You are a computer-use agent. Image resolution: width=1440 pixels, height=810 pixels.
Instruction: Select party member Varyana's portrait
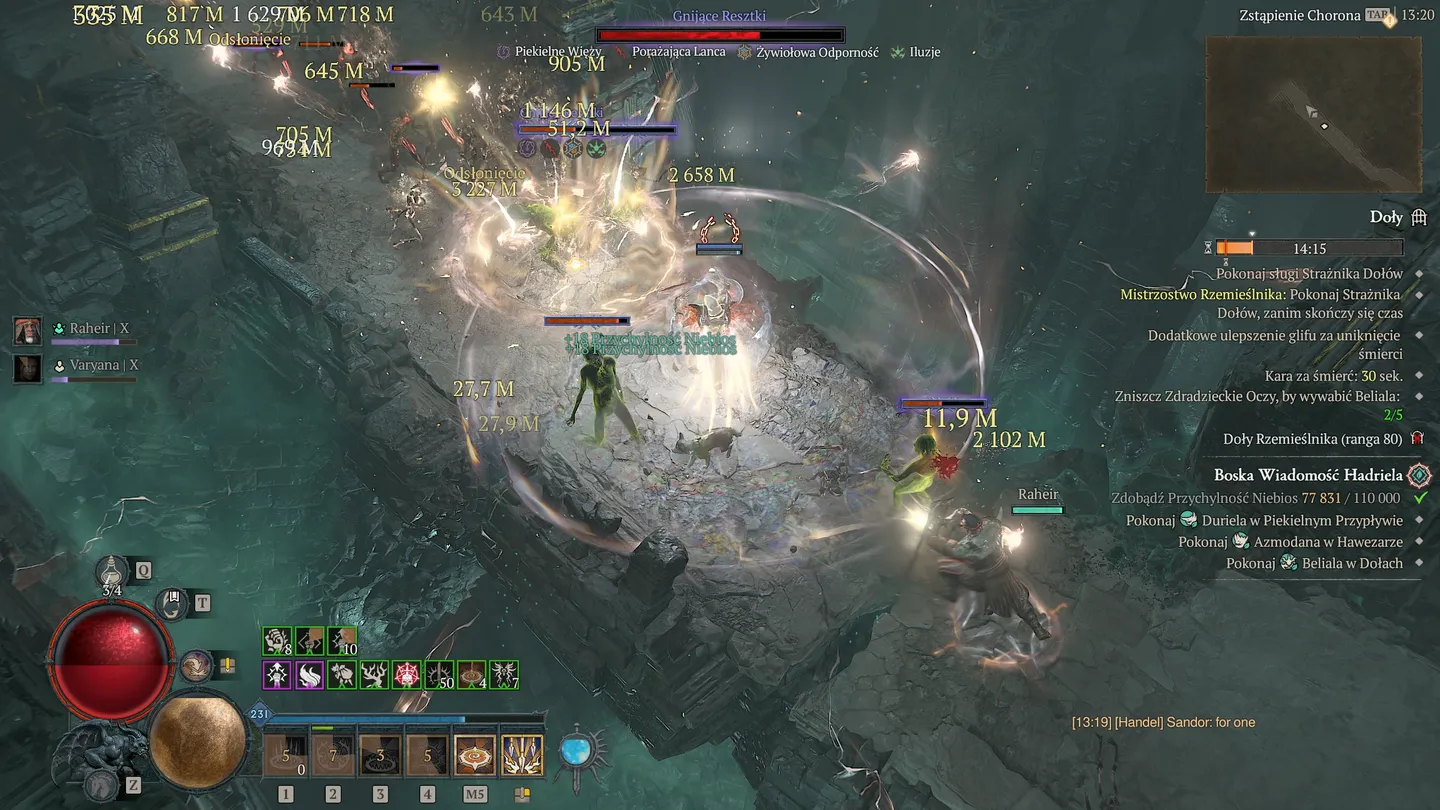[27, 367]
